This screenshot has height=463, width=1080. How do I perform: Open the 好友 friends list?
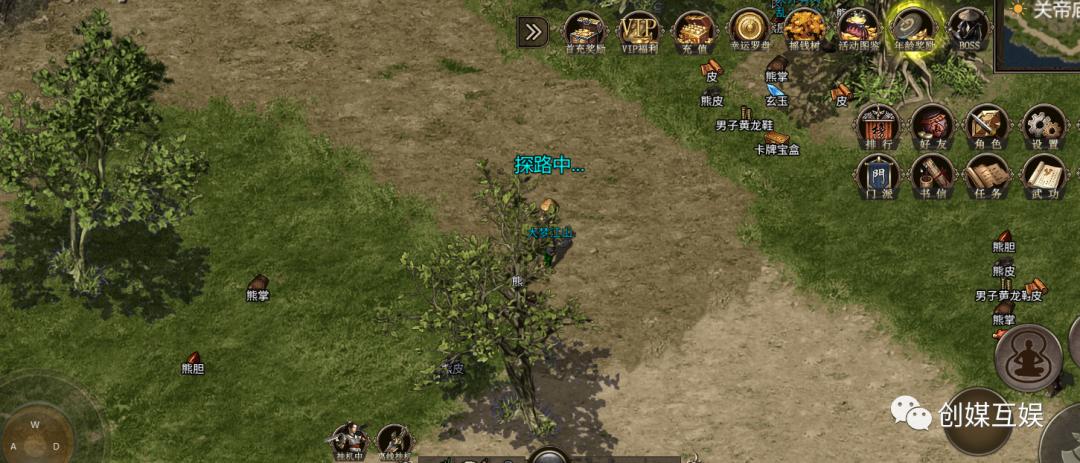click(932, 124)
